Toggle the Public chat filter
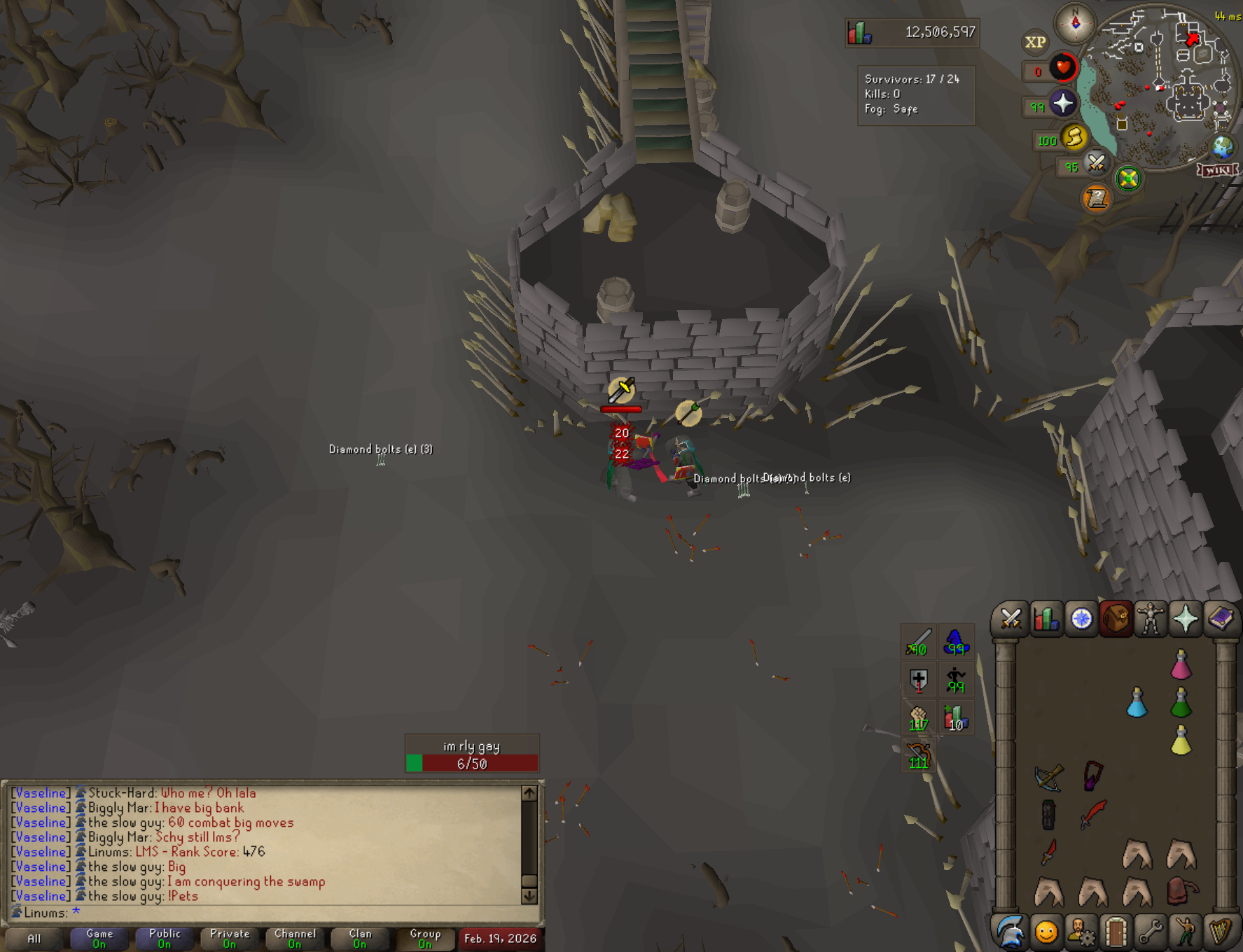The height and width of the screenshot is (952, 1243). [165, 938]
